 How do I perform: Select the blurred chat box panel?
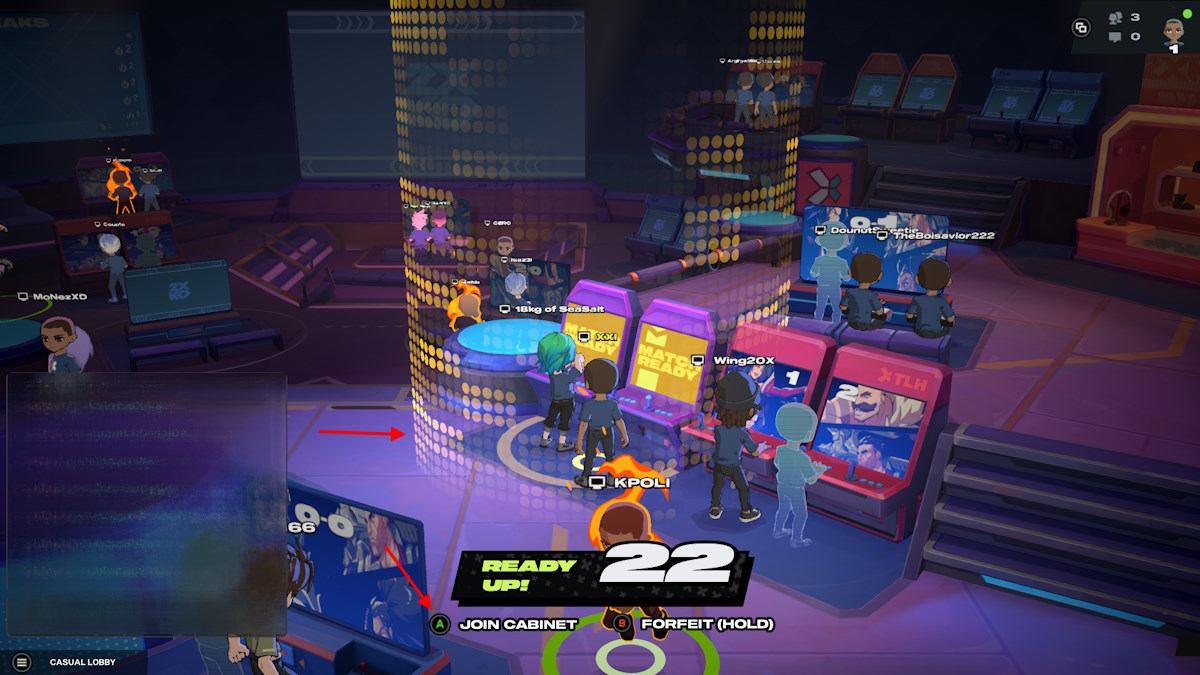point(147,504)
